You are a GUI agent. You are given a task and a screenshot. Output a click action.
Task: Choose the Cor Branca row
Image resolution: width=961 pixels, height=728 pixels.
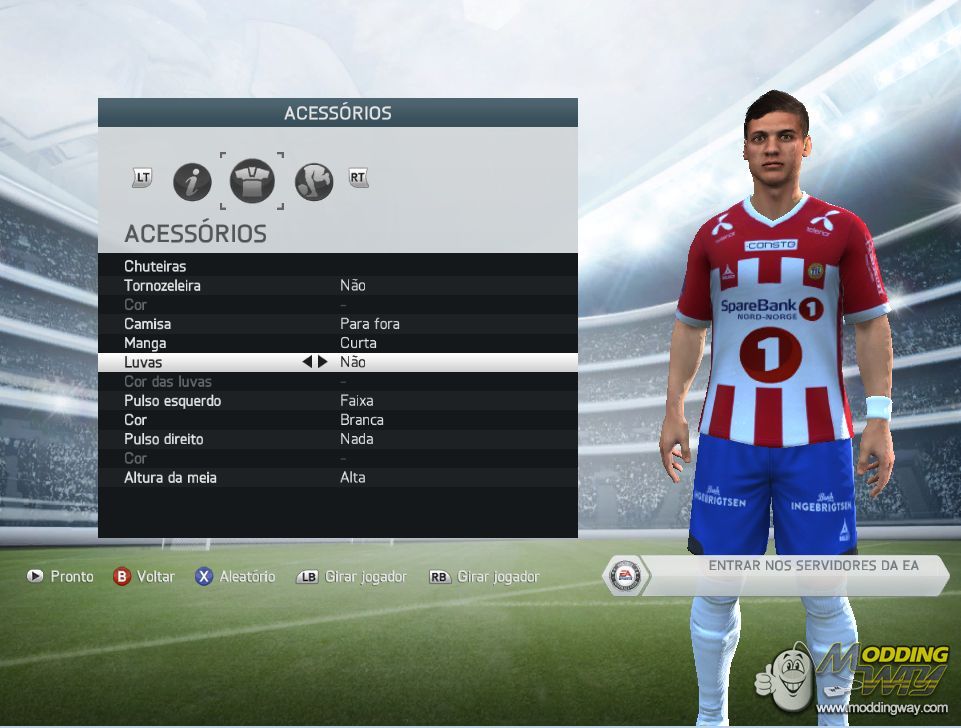tap(337, 420)
